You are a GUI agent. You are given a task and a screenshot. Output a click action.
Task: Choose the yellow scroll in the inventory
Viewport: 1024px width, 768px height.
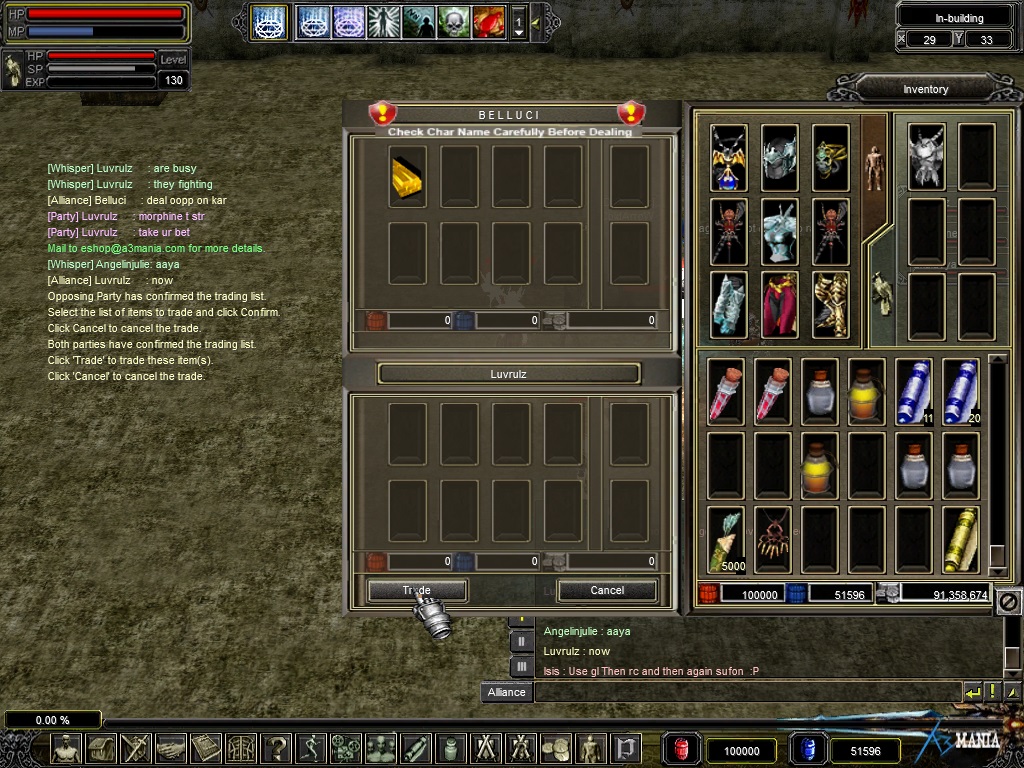(x=961, y=540)
